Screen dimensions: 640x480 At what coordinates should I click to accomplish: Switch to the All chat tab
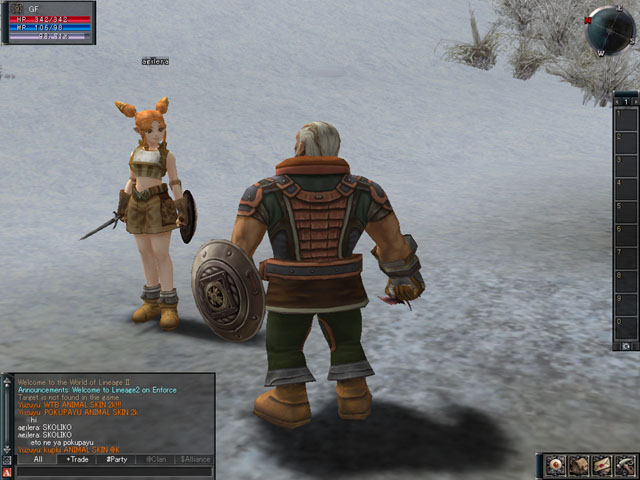coord(38,459)
